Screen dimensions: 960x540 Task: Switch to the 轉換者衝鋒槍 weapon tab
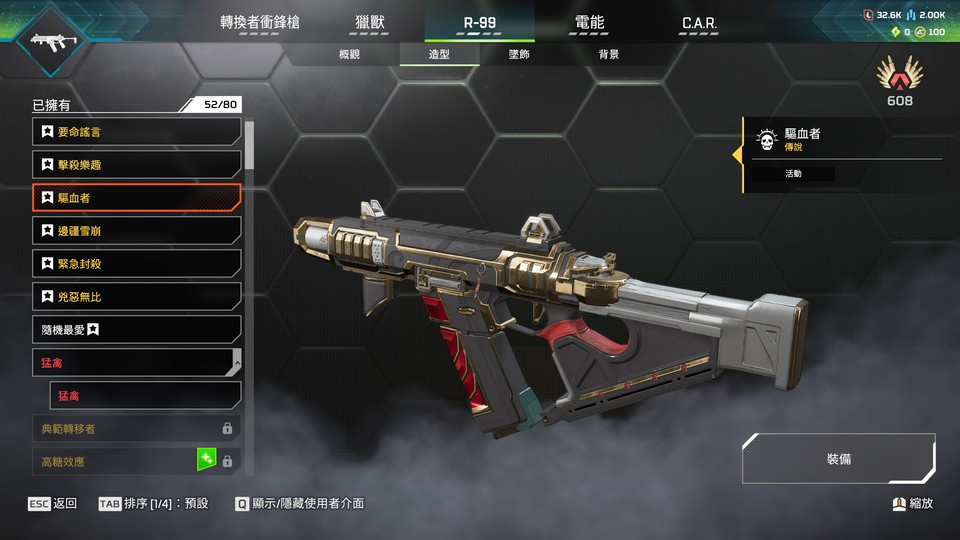[x=260, y=22]
